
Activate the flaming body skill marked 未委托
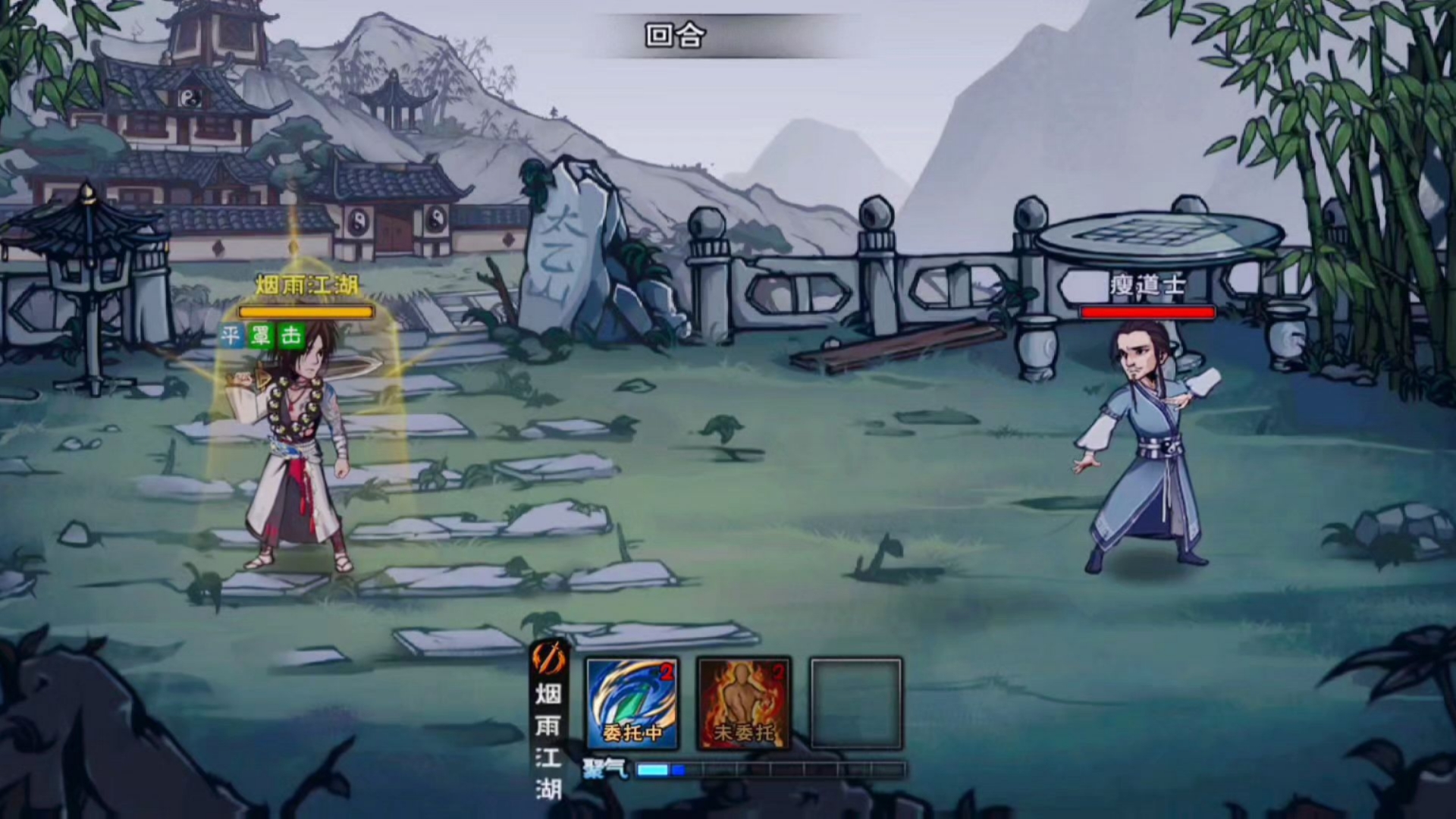tap(743, 704)
